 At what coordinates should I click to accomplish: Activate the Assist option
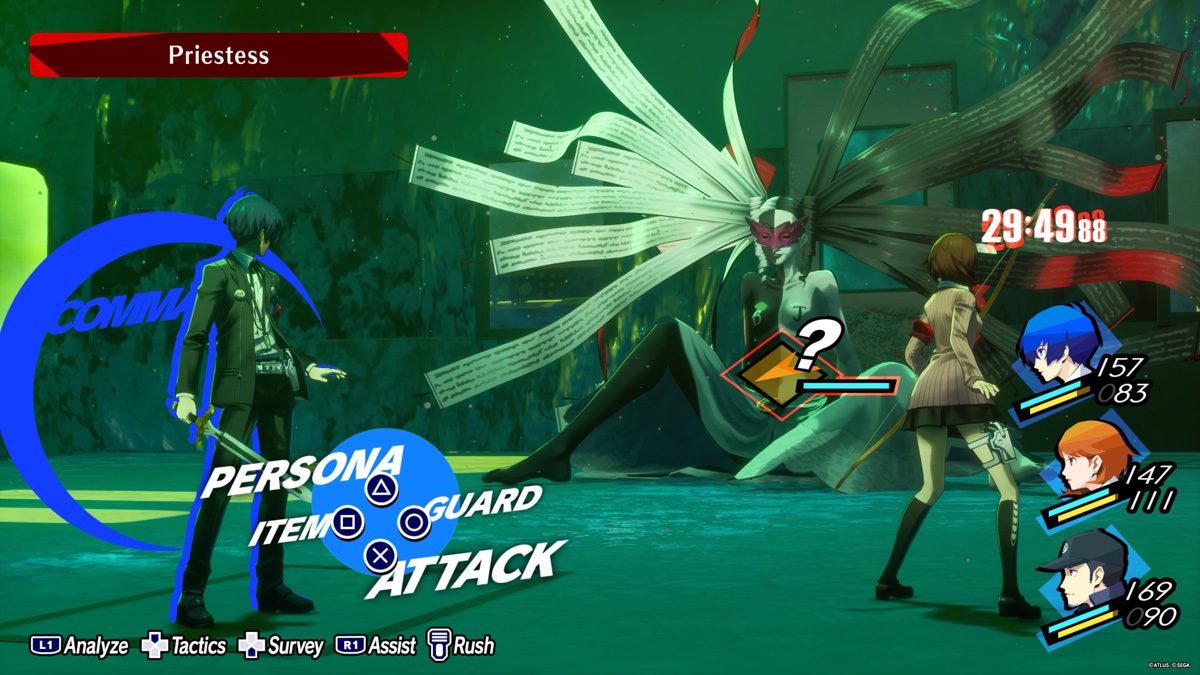(x=376, y=646)
